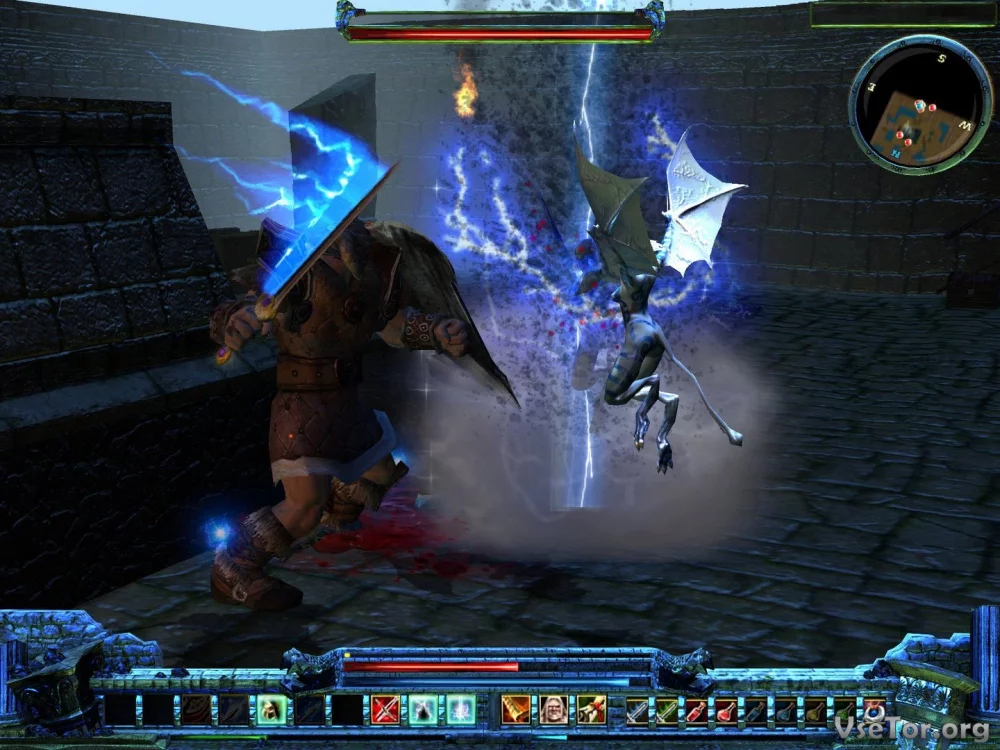
Task: Cast the green lightning burst skill
Action: [x=460, y=709]
